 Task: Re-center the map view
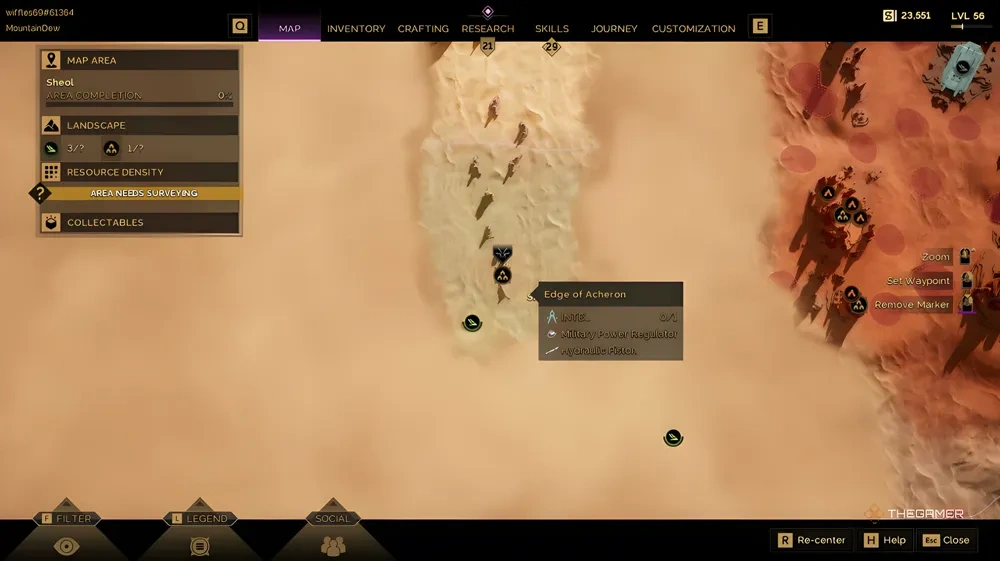point(811,540)
